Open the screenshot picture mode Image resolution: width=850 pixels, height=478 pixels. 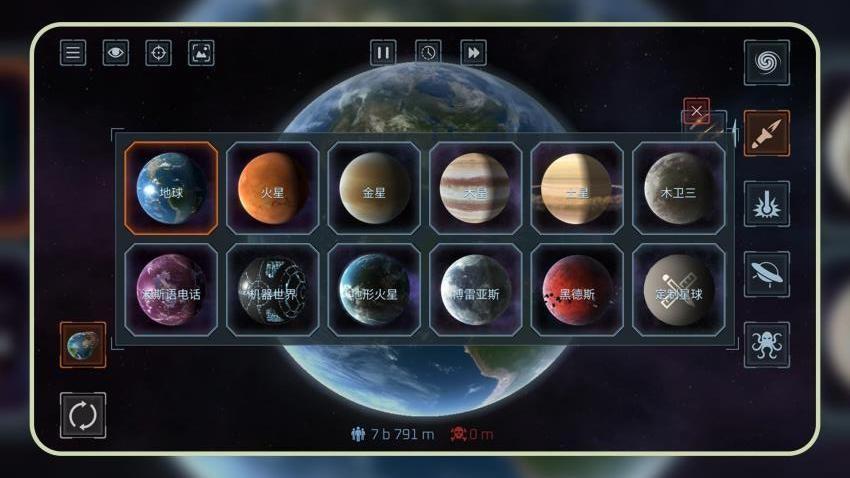pyautogui.click(x=201, y=52)
